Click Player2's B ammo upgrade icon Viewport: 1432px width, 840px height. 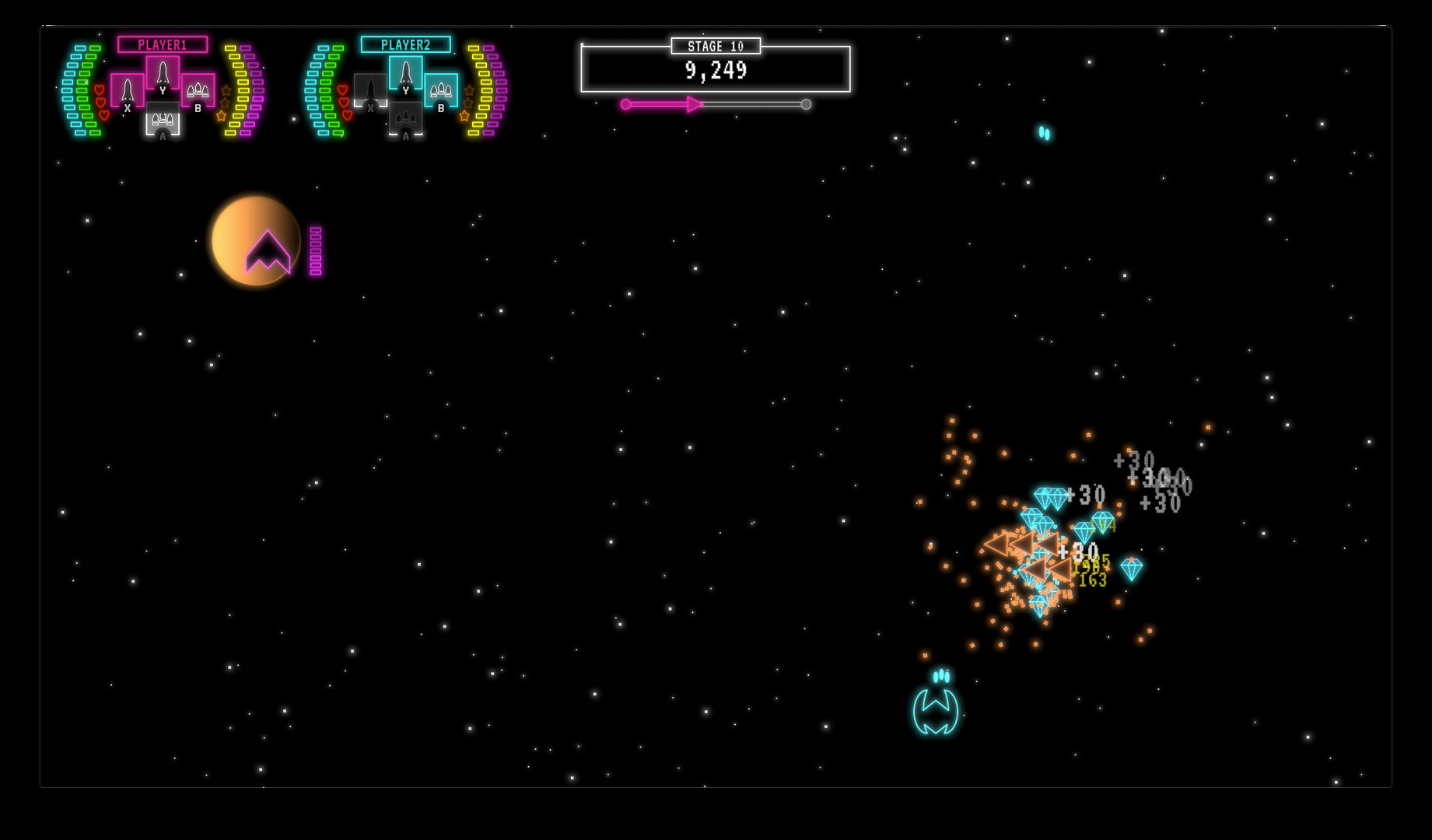441,91
